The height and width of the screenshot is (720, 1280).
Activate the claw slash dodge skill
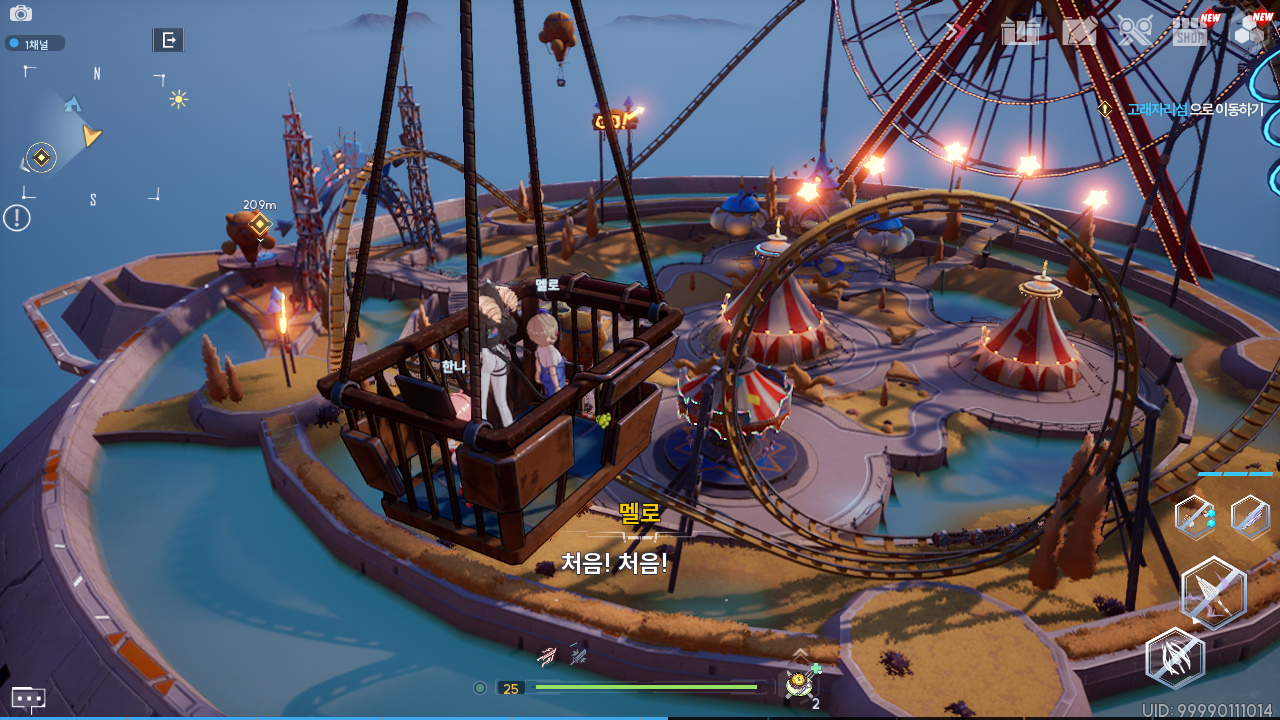[x=1175, y=659]
